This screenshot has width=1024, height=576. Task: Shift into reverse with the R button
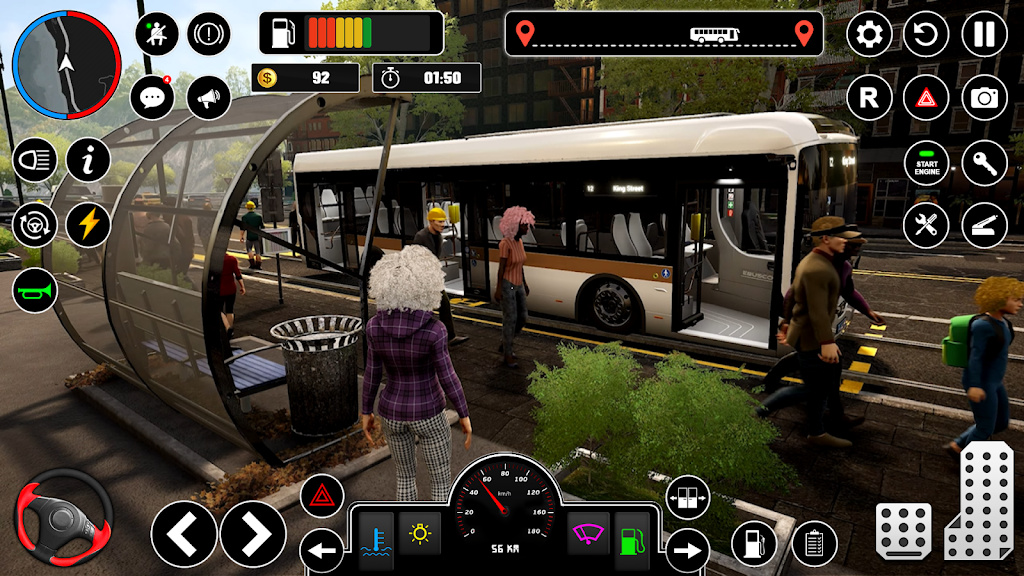pos(869,97)
